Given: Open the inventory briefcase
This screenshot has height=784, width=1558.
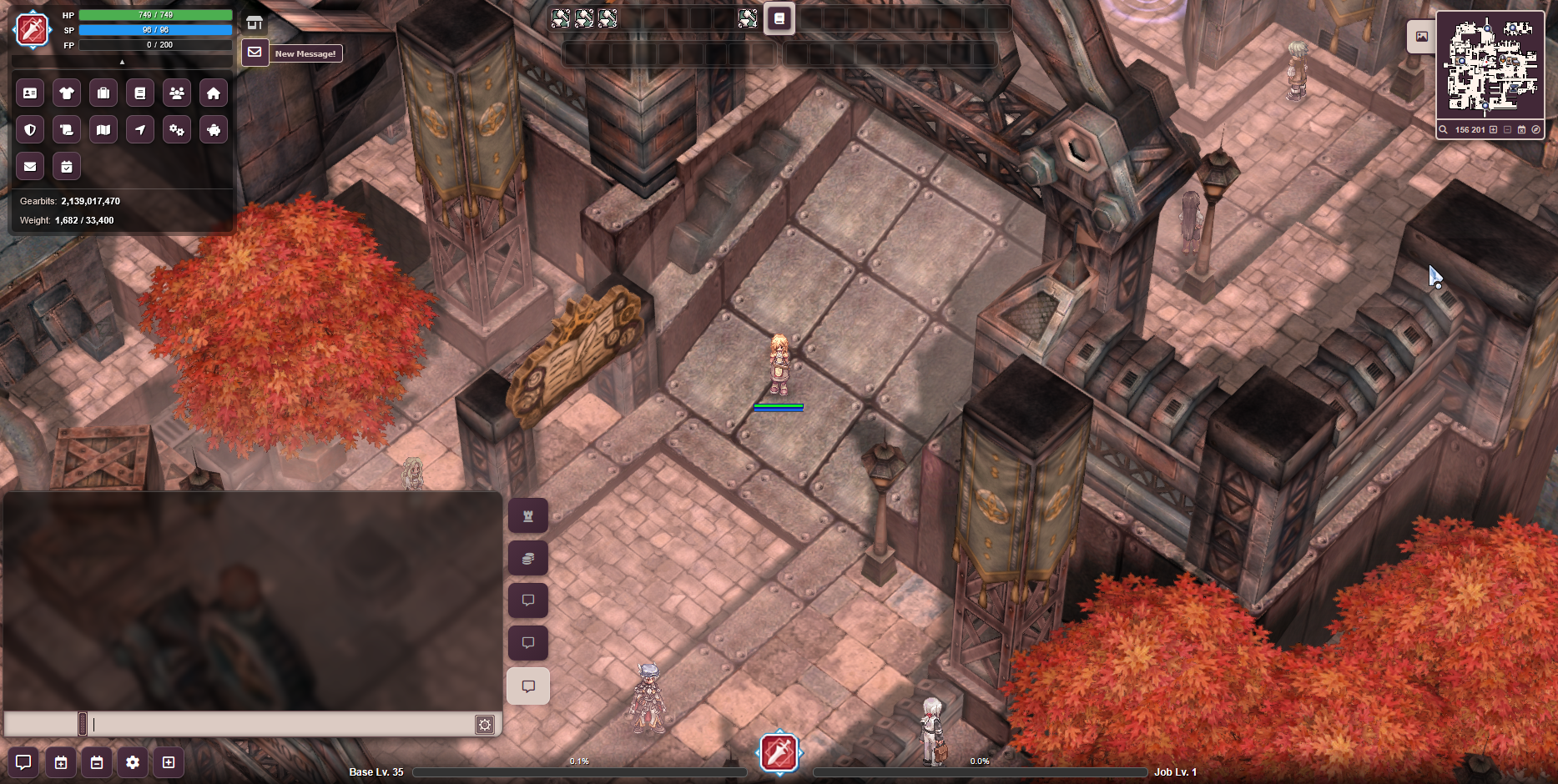Looking at the screenshot, I should [103, 93].
